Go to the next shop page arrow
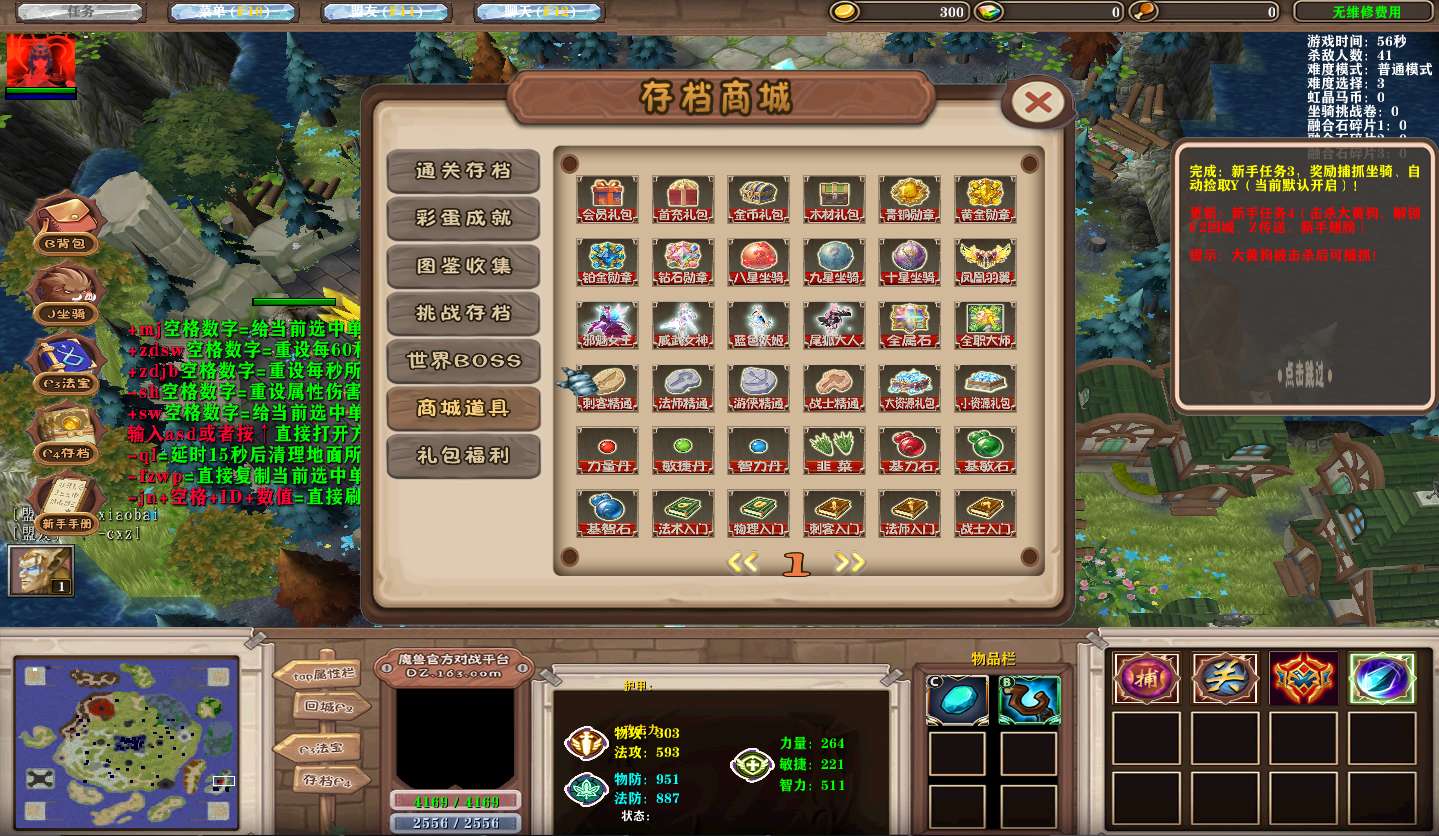Screen dimensions: 1439x836 (850, 563)
